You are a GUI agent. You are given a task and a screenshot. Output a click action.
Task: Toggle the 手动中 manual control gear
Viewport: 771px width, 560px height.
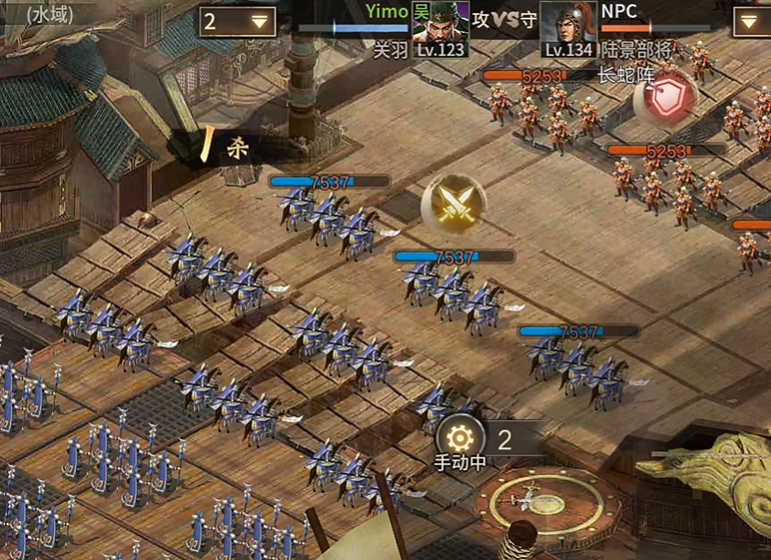coord(460,437)
